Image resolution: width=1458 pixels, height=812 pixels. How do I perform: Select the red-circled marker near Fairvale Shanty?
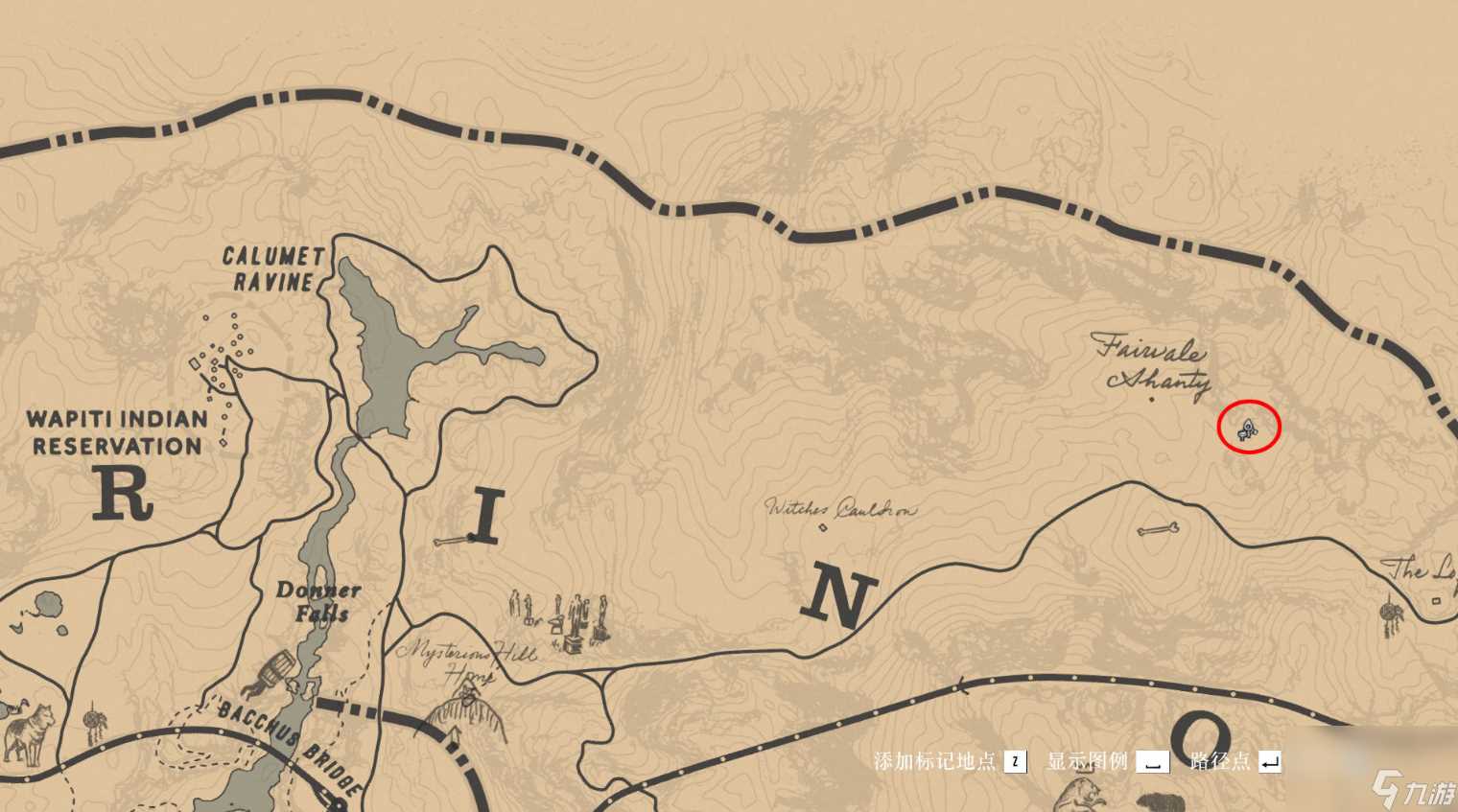(1248, 429)
